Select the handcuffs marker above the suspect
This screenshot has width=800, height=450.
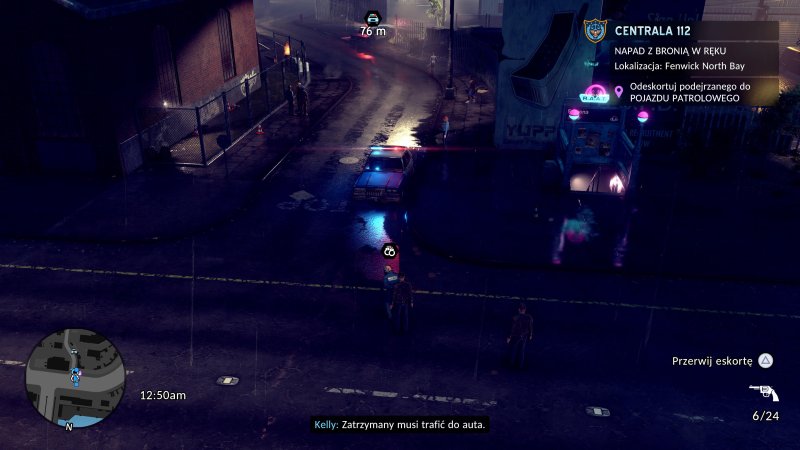tap(389, 251)
